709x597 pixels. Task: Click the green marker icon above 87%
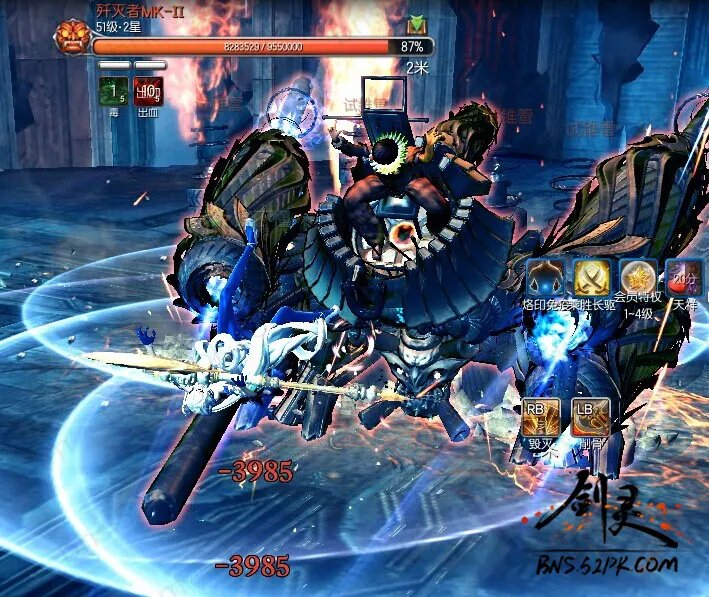(416, 22)
